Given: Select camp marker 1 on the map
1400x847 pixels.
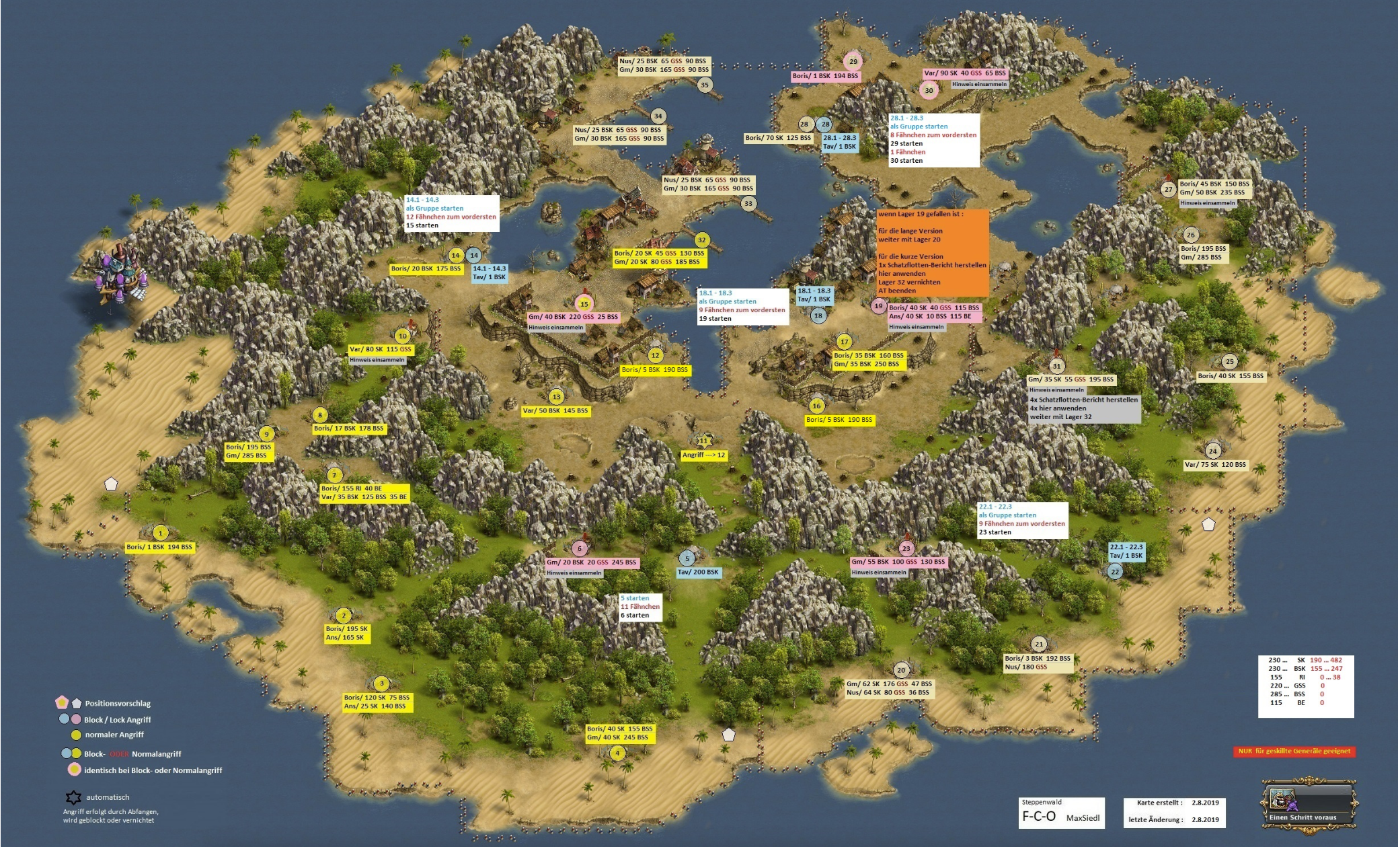Looking at the screenshot, I should 160,533.
